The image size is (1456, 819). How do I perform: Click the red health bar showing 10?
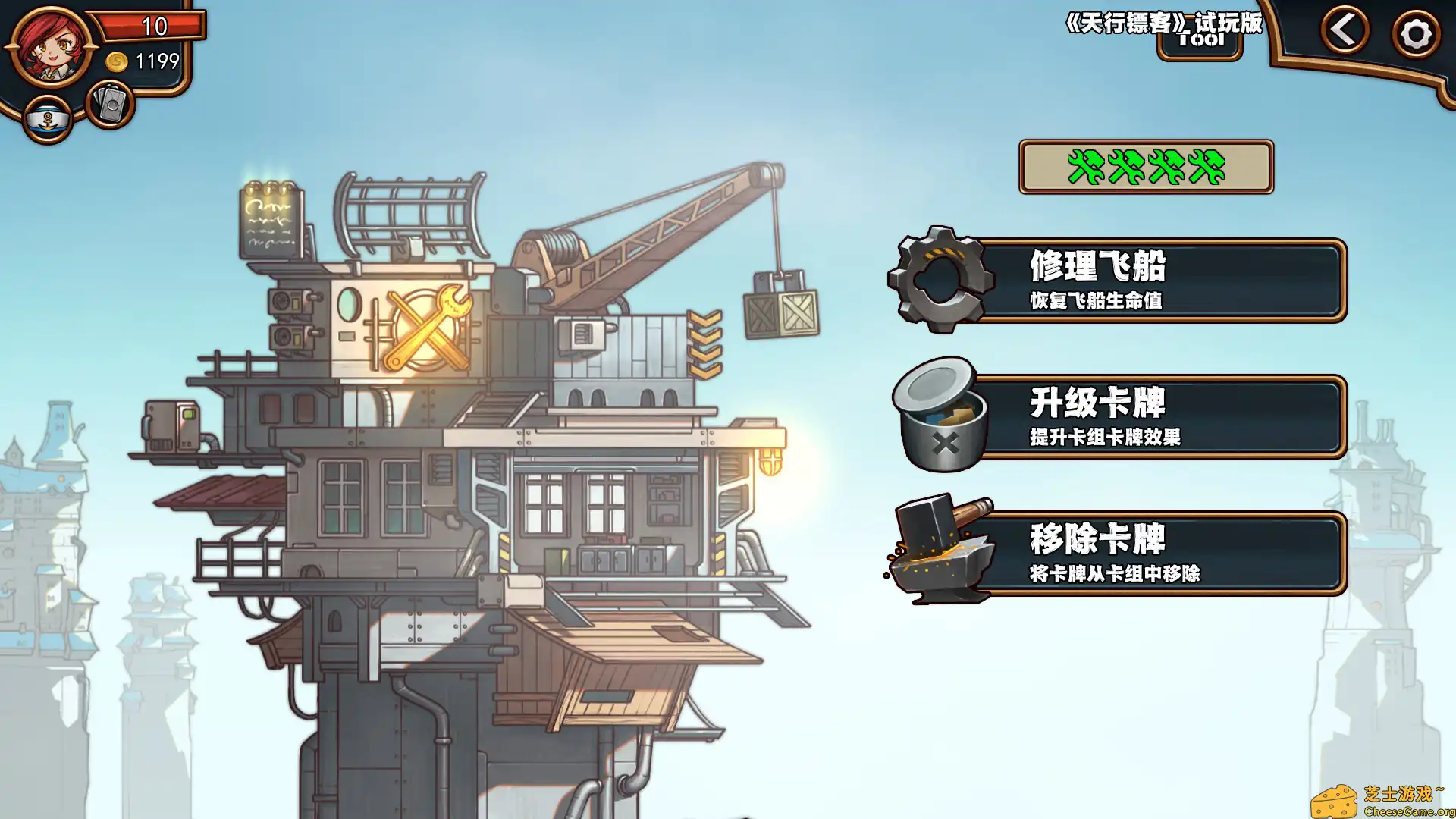[x=152, y=27]
